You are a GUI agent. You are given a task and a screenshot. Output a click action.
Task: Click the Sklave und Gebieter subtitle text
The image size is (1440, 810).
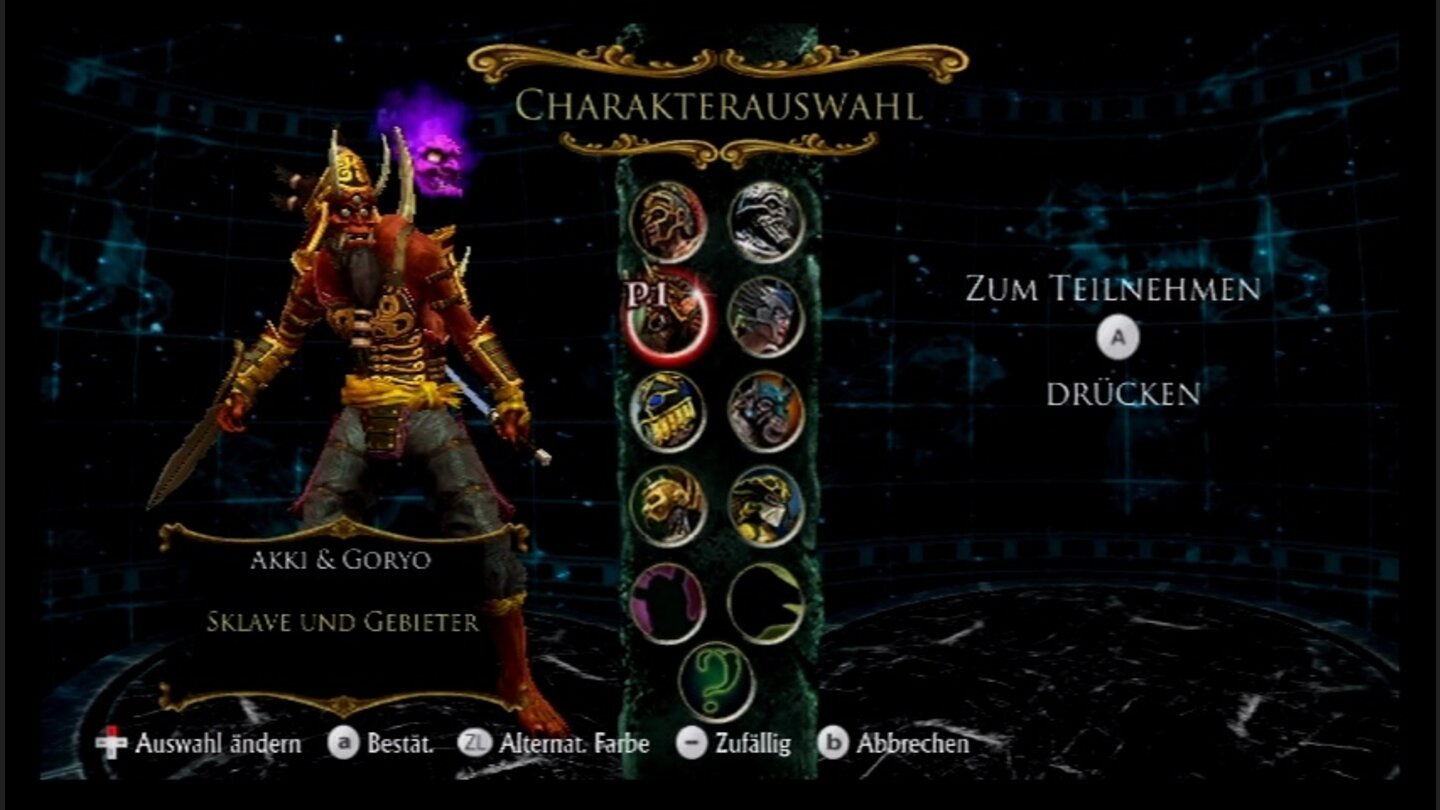340,620
